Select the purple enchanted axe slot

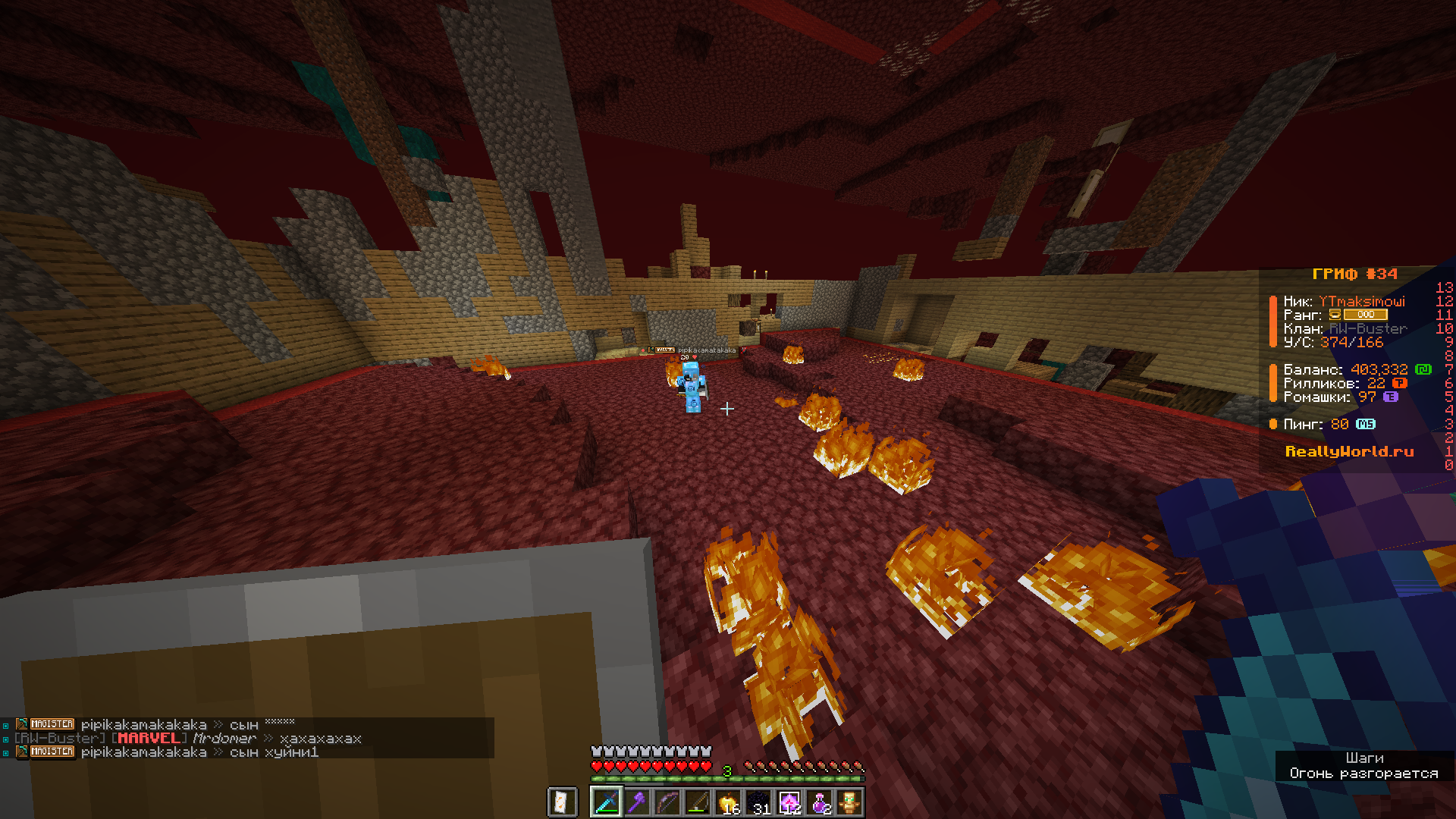pyautogui.click(x=637, y=802)
